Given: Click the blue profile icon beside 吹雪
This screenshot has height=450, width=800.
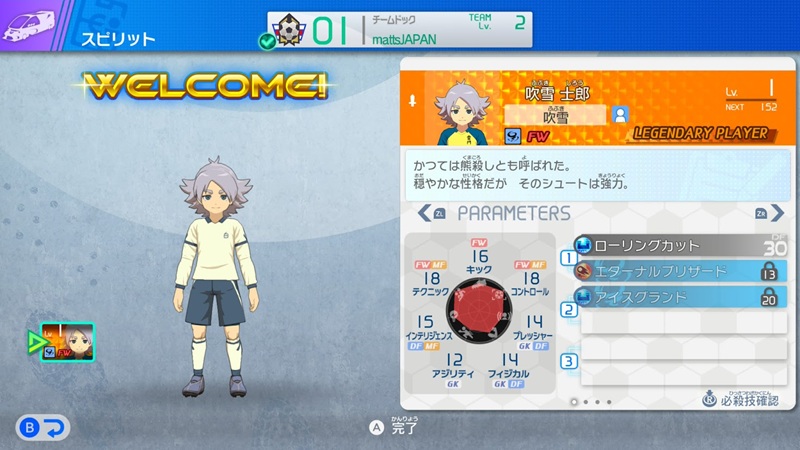Looking at the screenshot, I should coord(620,115).
